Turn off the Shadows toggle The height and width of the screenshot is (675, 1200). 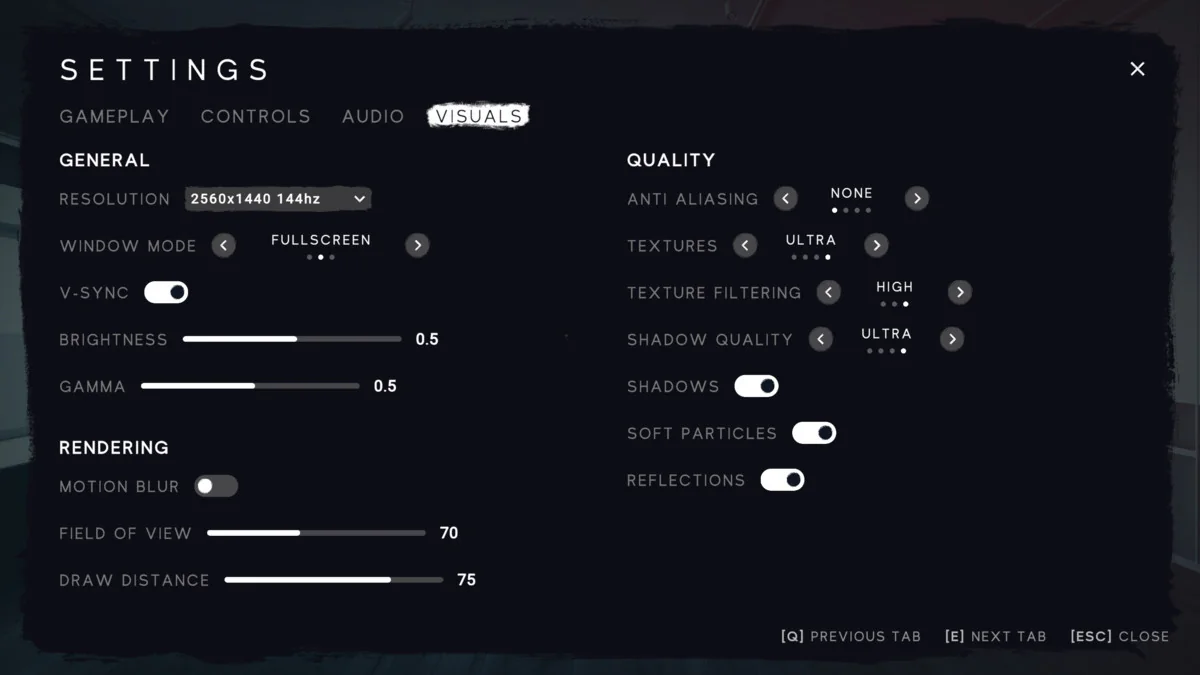point(756,386)
